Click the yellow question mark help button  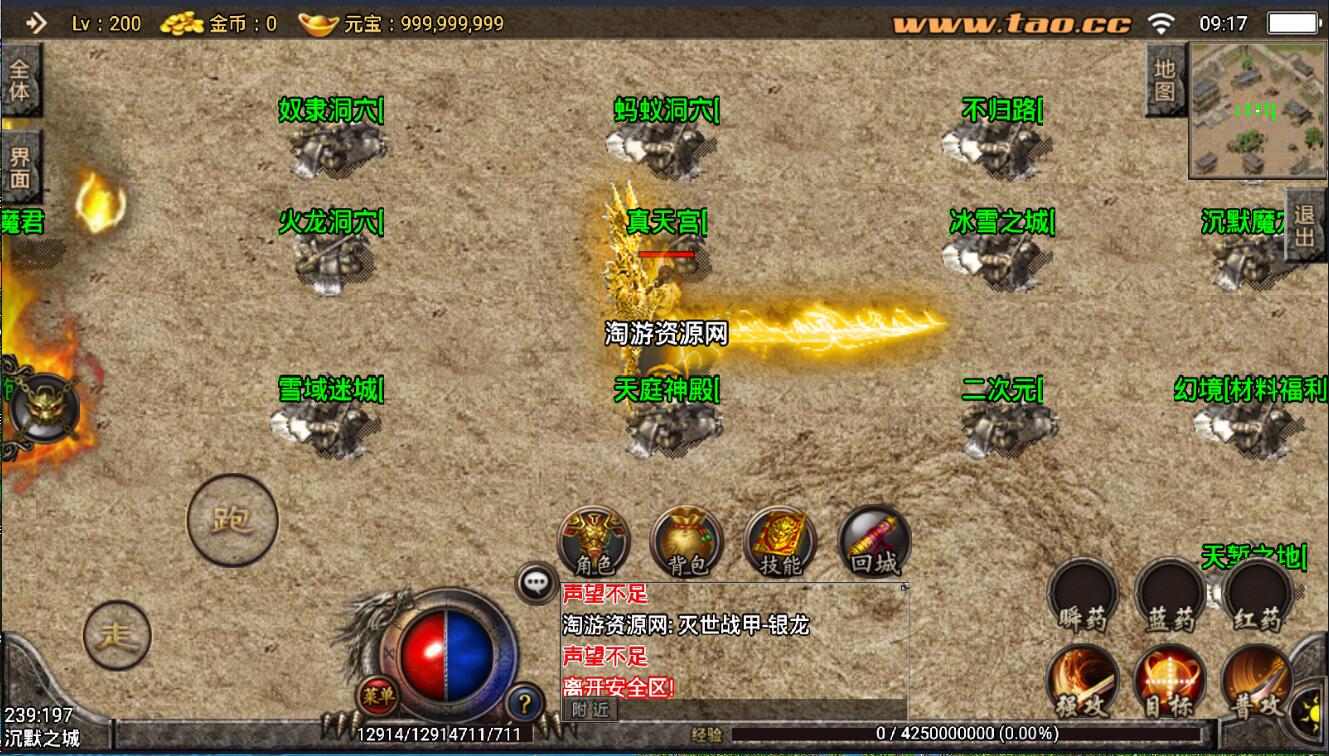[525, 701]
